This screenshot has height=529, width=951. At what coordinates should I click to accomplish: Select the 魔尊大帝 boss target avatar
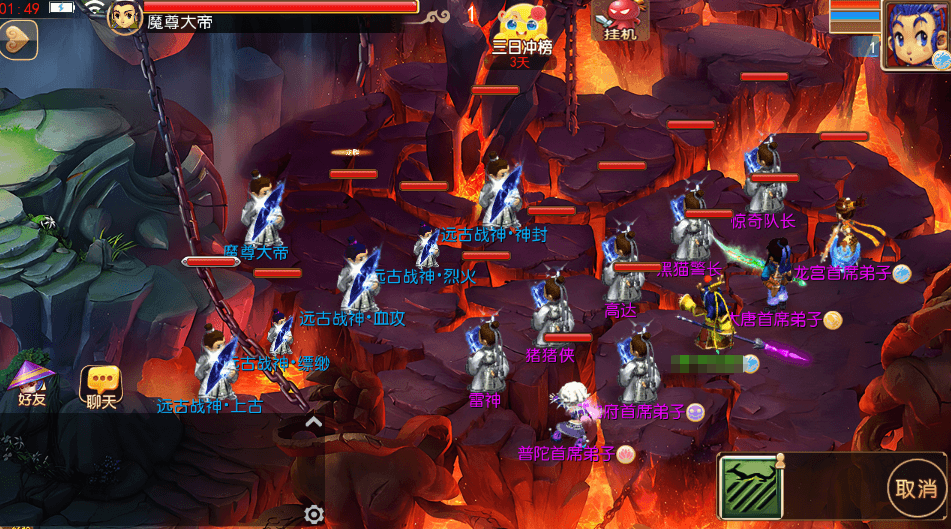coord(124,17)
